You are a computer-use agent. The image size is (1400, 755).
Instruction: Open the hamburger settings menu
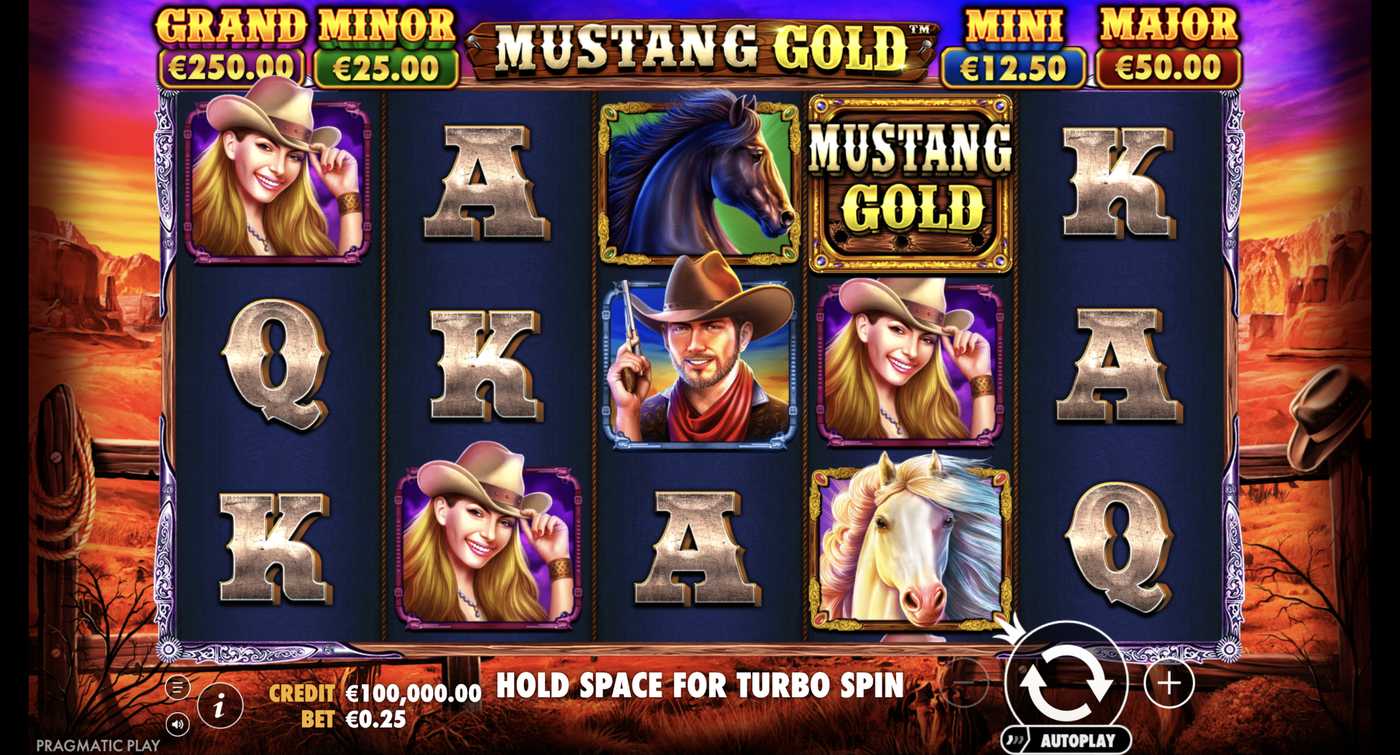point(176,685)
